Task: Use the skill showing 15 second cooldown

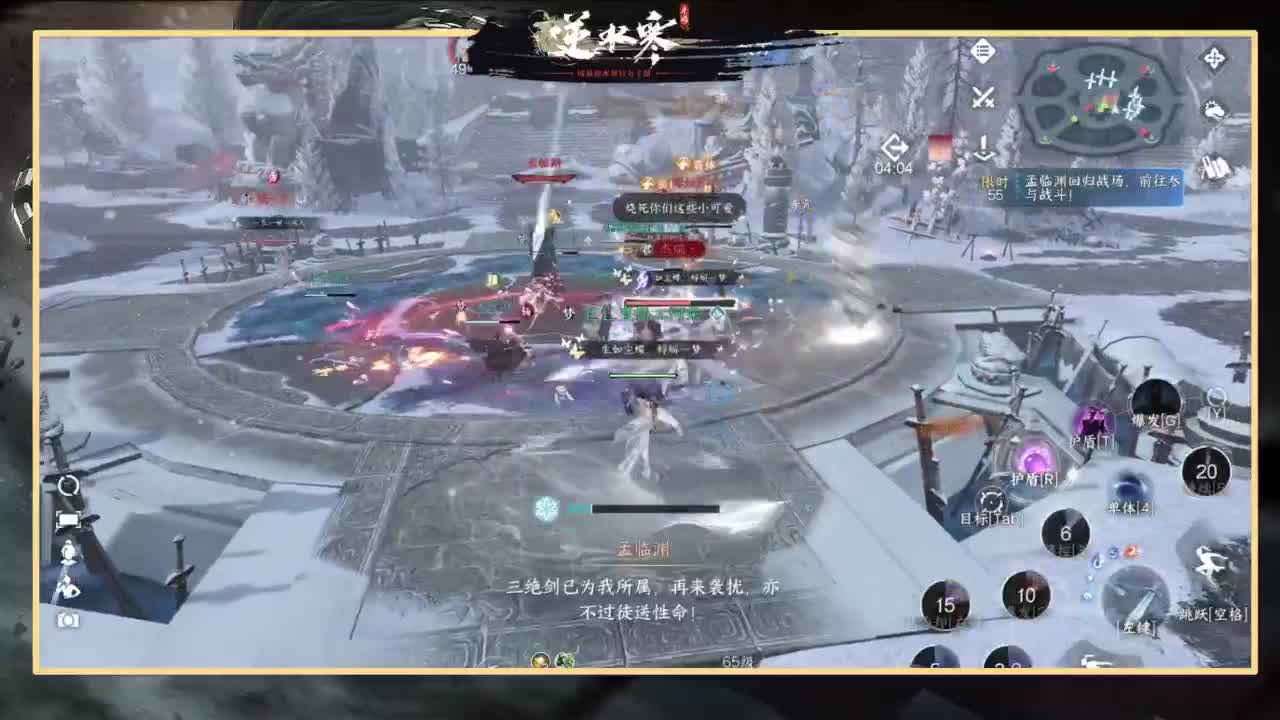Action: 944,604
